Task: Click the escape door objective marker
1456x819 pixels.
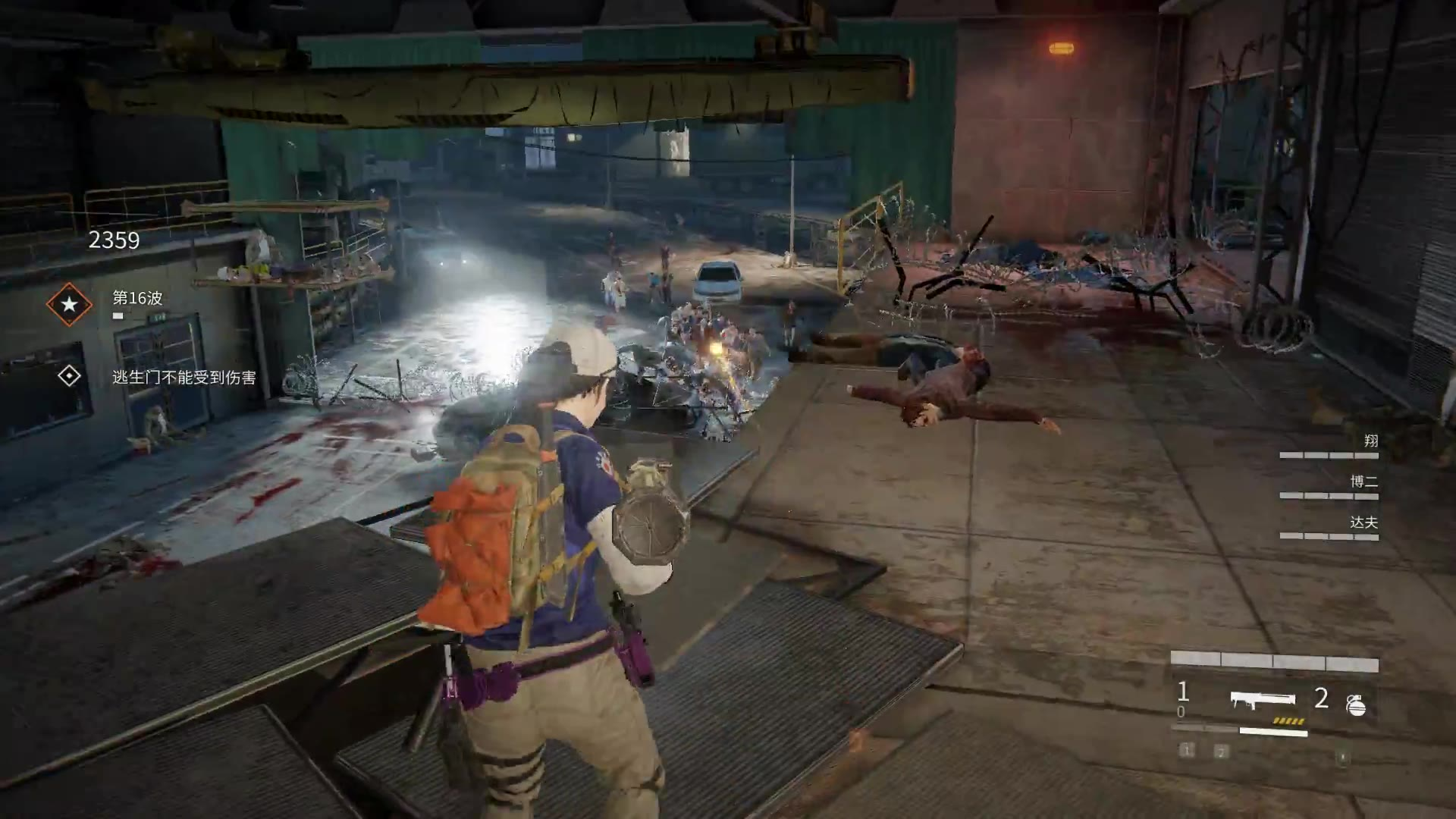Action: pyautogui.click(x=69, y=376)
